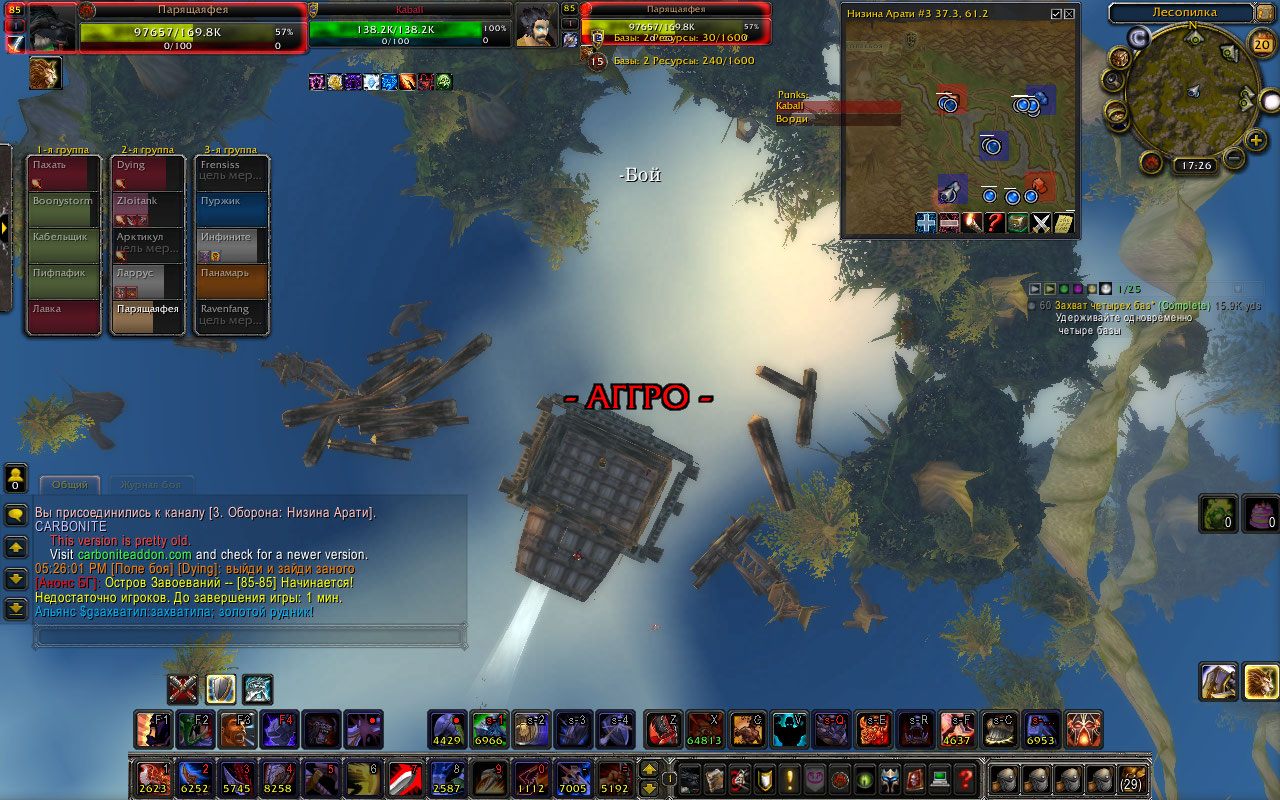Click the chat scroll-to-bottom arrow button
The width and height of the screenshot is (1280, 800).
16,607
